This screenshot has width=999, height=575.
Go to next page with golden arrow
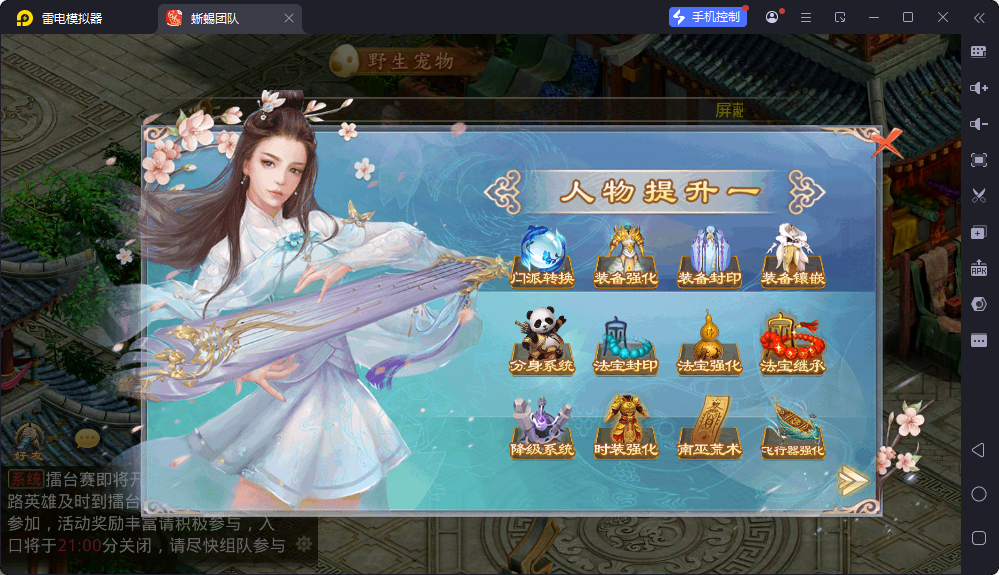click(852, 481)
